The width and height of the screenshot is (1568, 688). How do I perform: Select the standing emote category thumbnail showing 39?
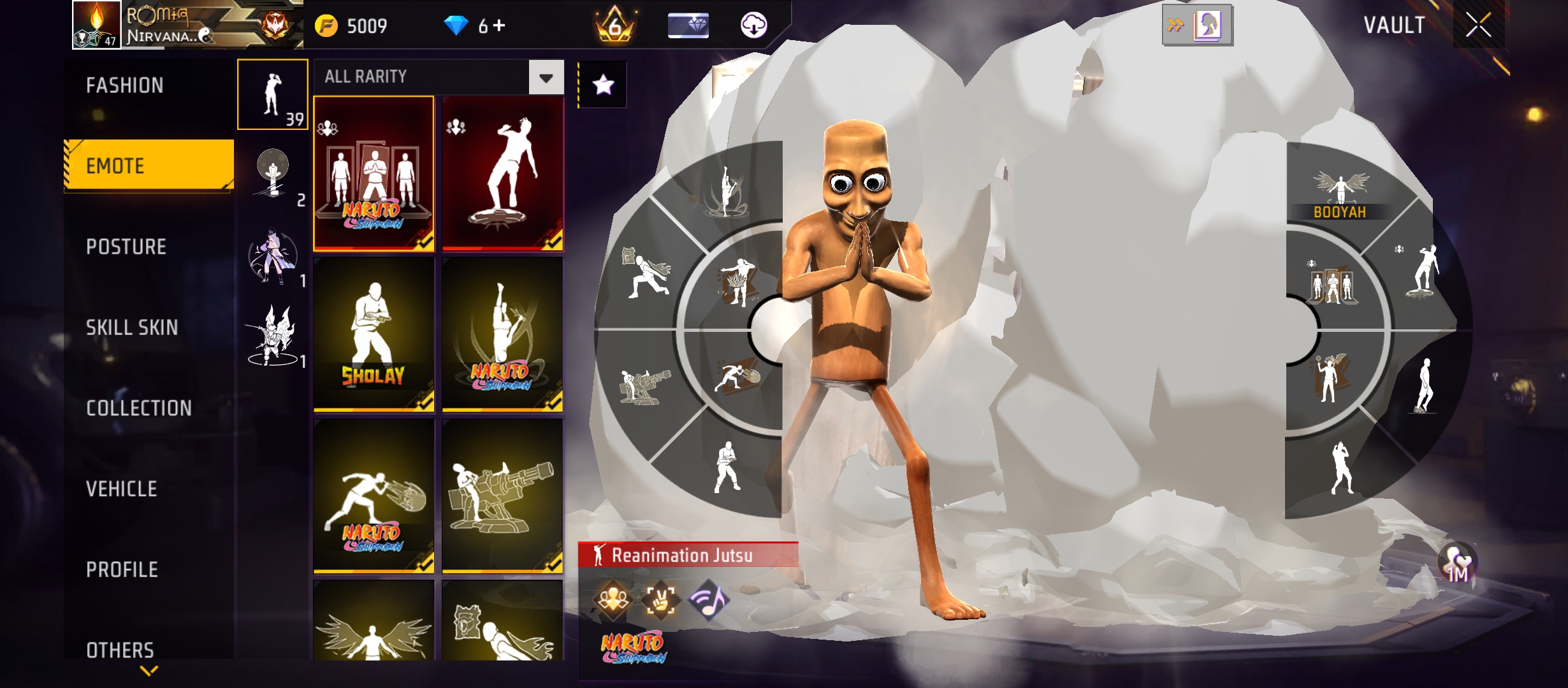pos(272,94)
